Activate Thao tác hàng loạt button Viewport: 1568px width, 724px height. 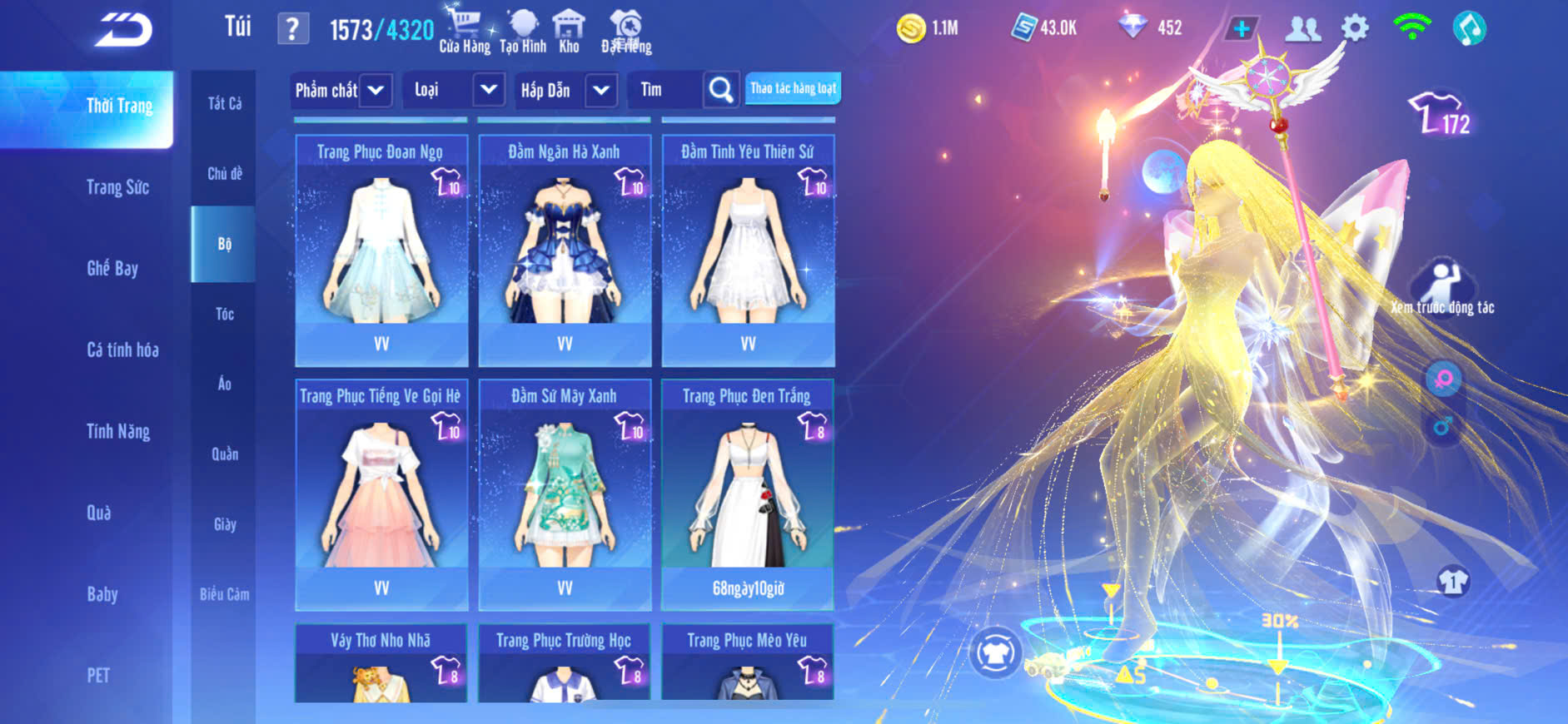coord(793,88)
